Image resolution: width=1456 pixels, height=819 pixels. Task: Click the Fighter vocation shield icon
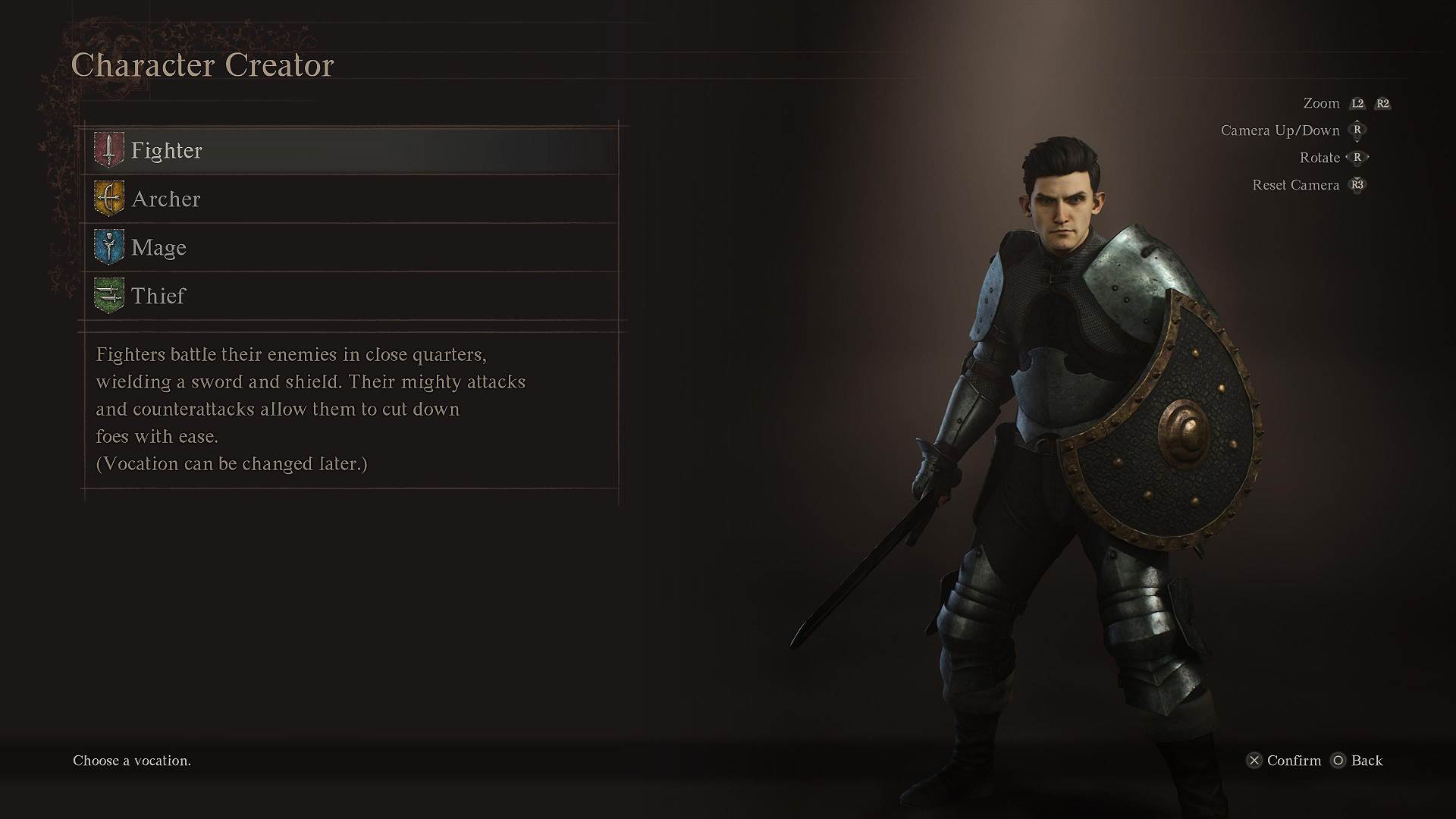(108, 150)
